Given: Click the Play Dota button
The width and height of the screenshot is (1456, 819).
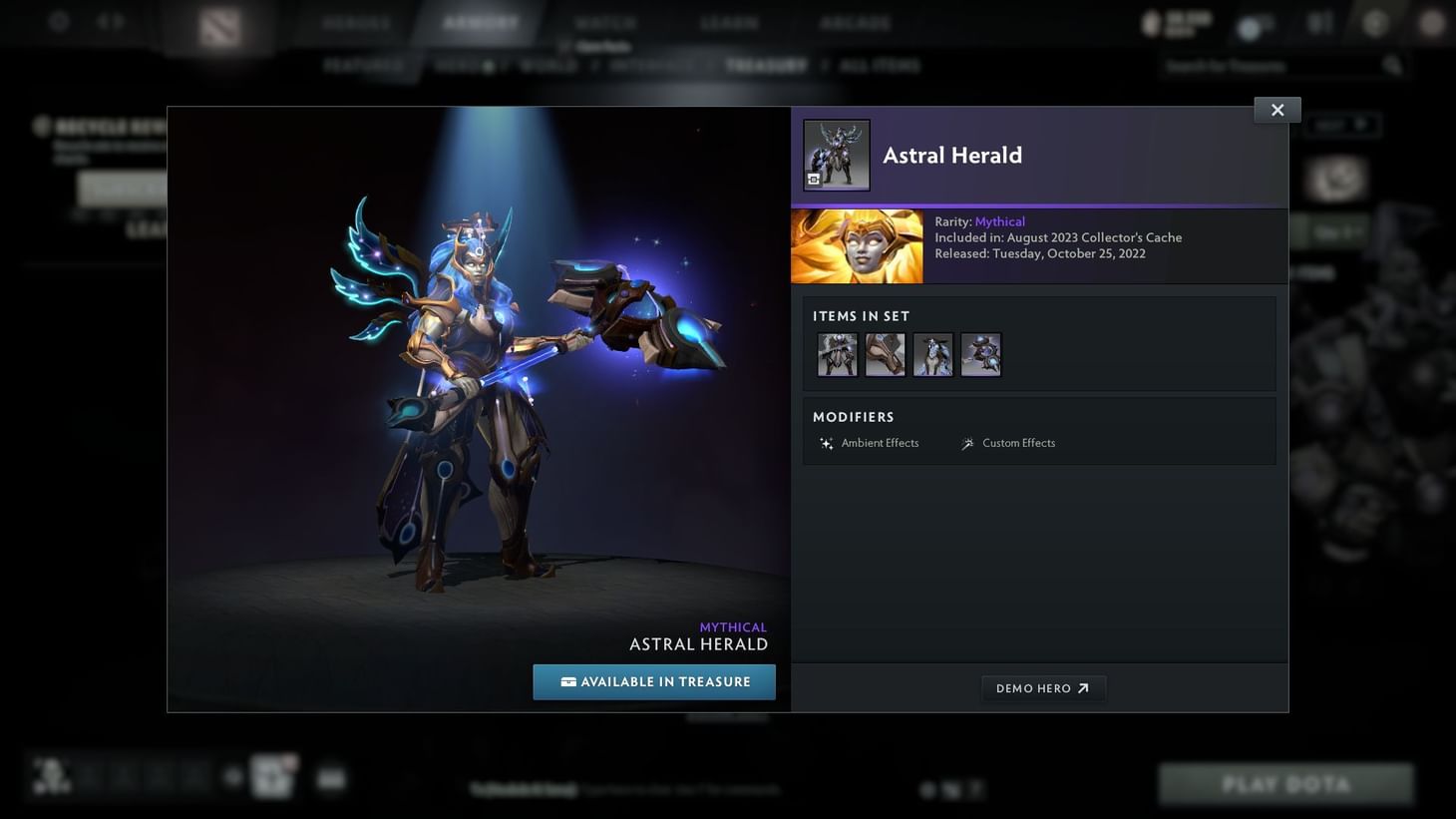Looking at the screenshot, I should point(1285,784).
